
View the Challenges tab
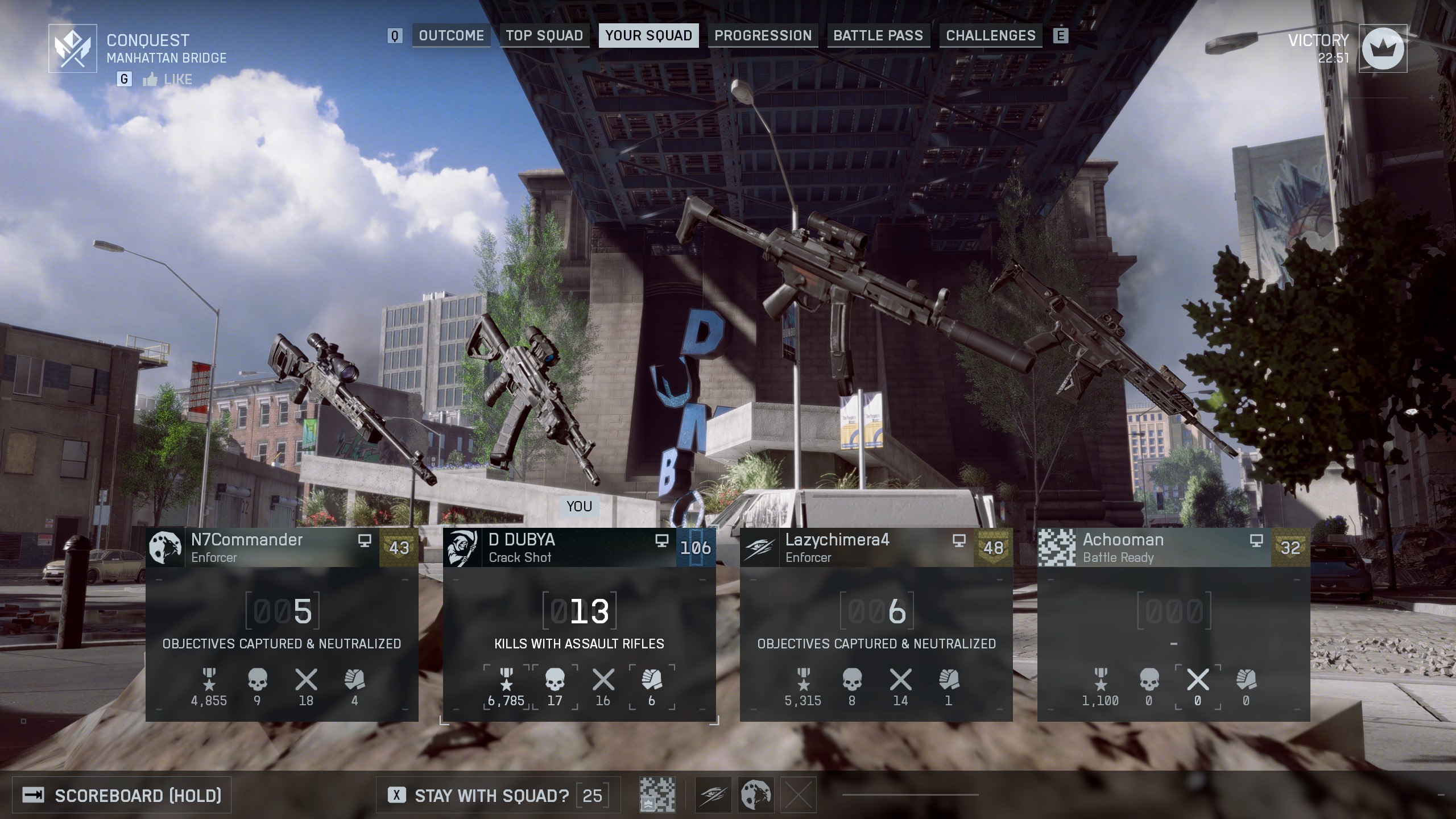click(x=990, y=36)
